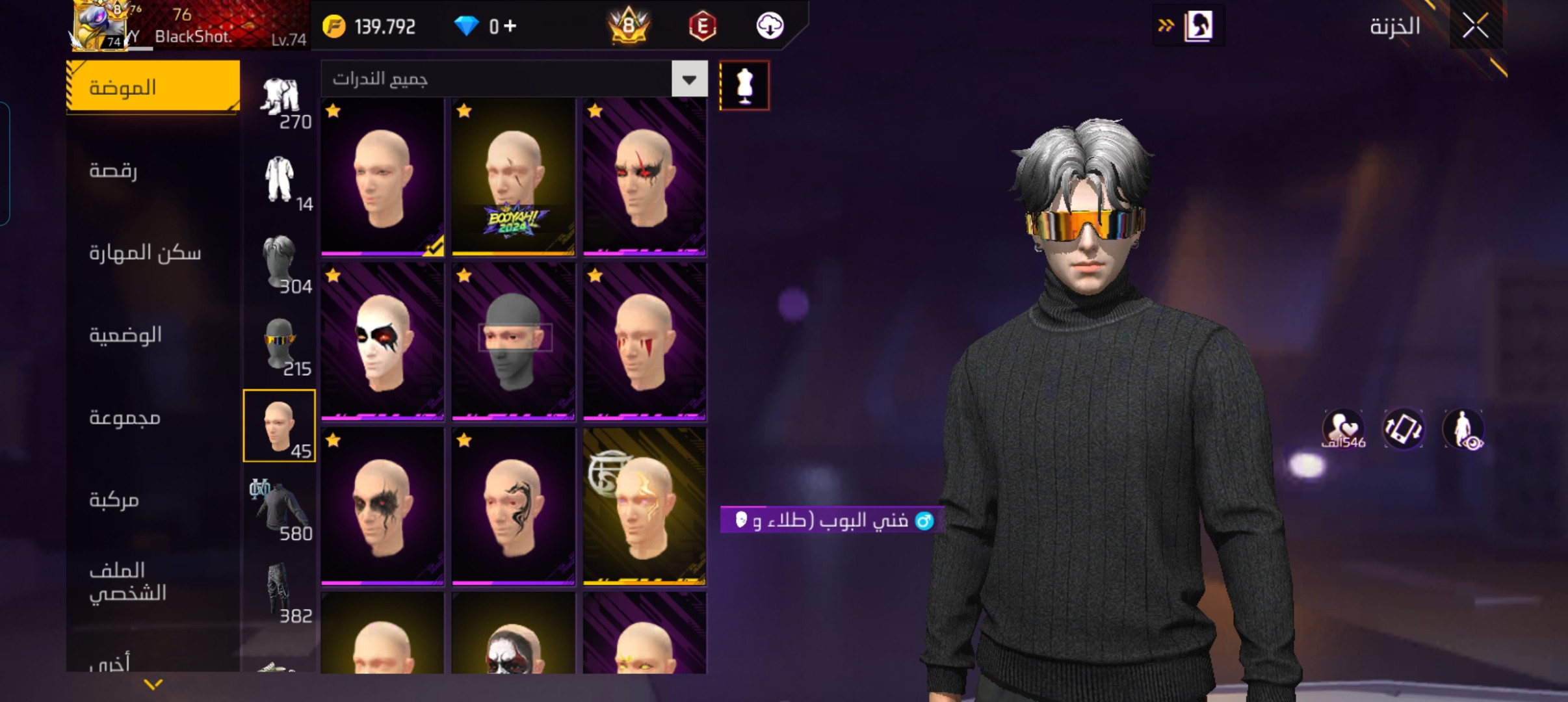Select the white face with black eyes paint
The image size is (1568, 702).
pos(382,341)
